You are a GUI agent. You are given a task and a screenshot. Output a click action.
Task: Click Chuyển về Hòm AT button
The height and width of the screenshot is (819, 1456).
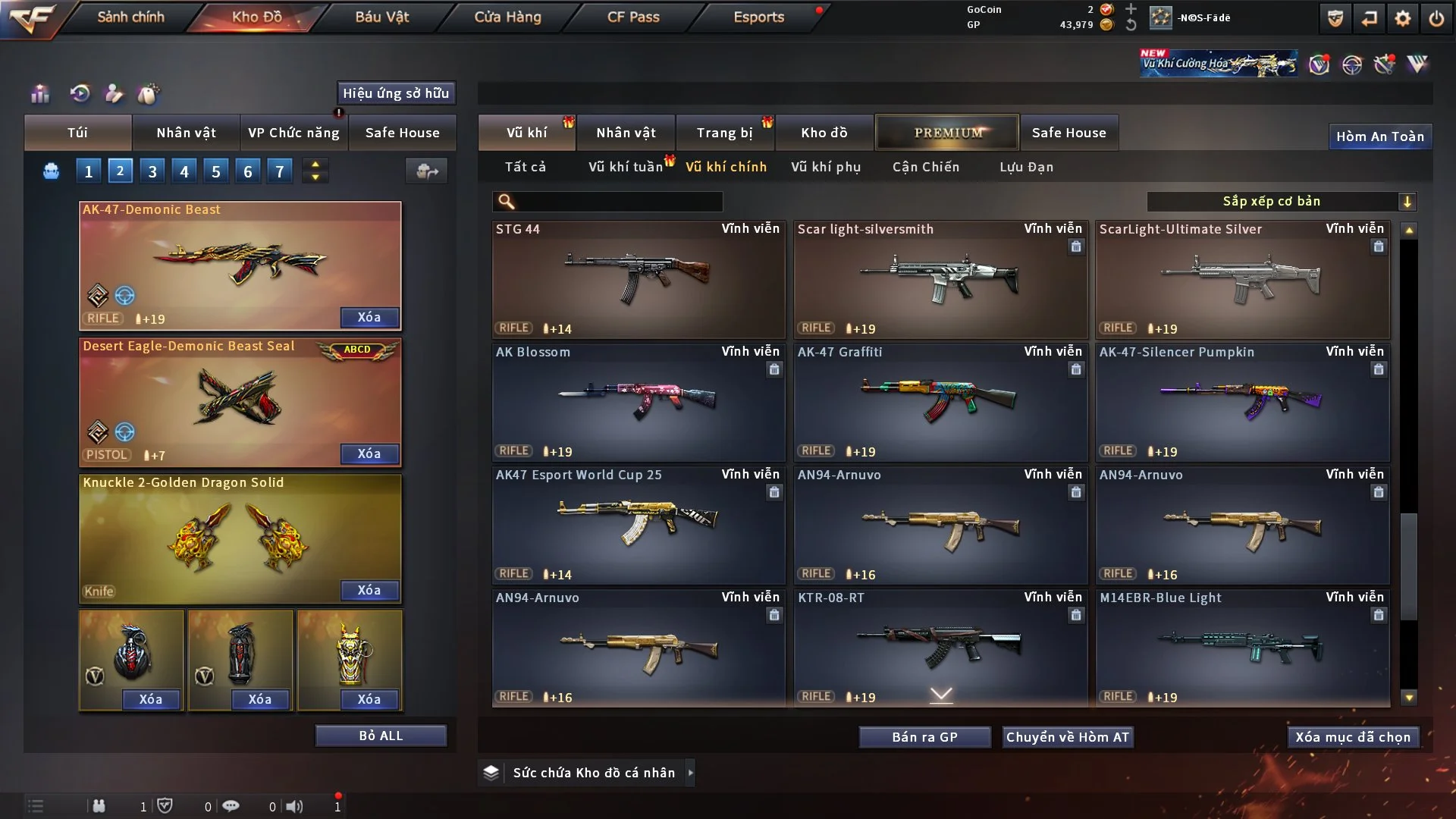point(1068,737)
